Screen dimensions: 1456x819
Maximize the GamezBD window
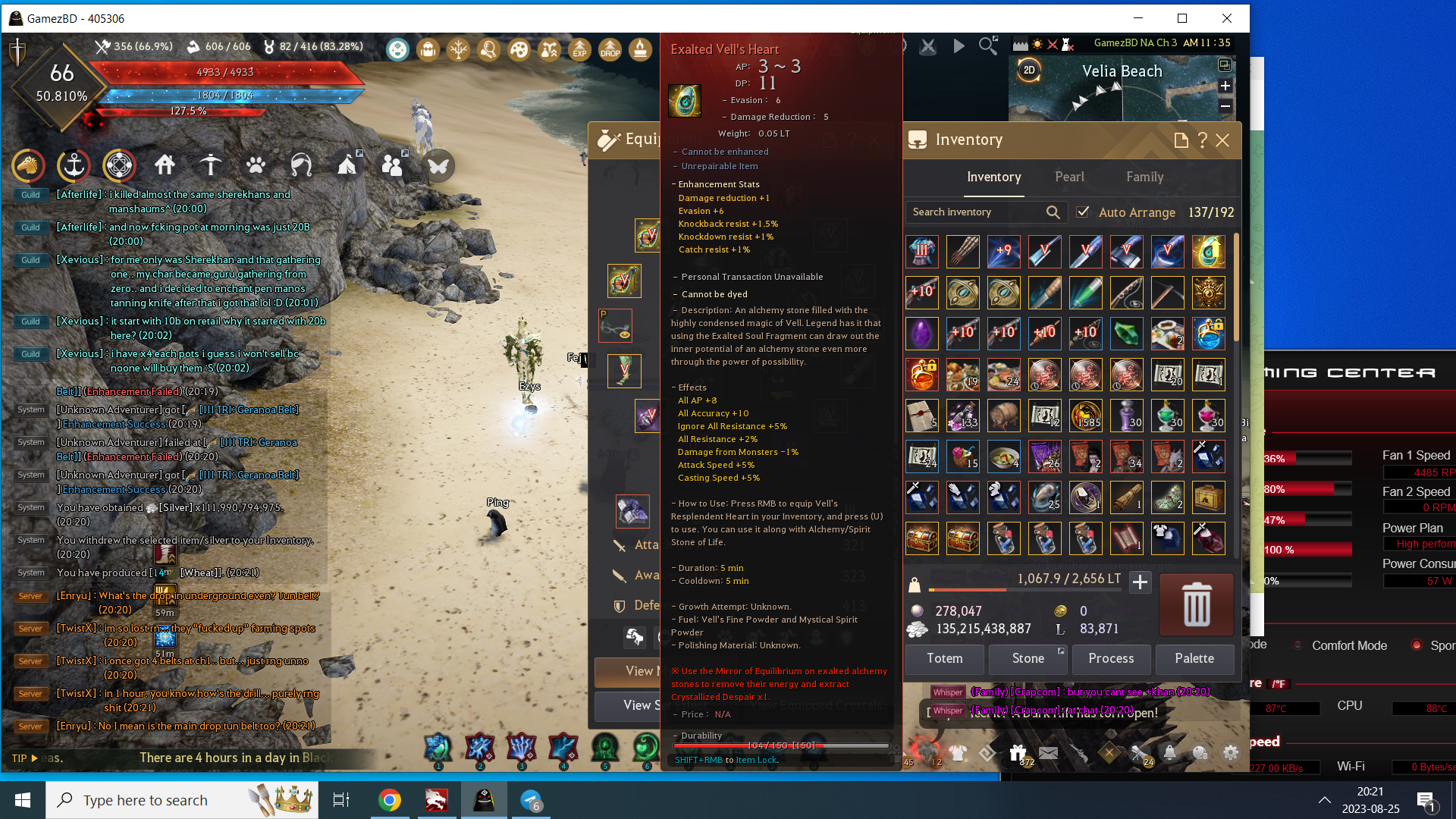(1182, 18)
